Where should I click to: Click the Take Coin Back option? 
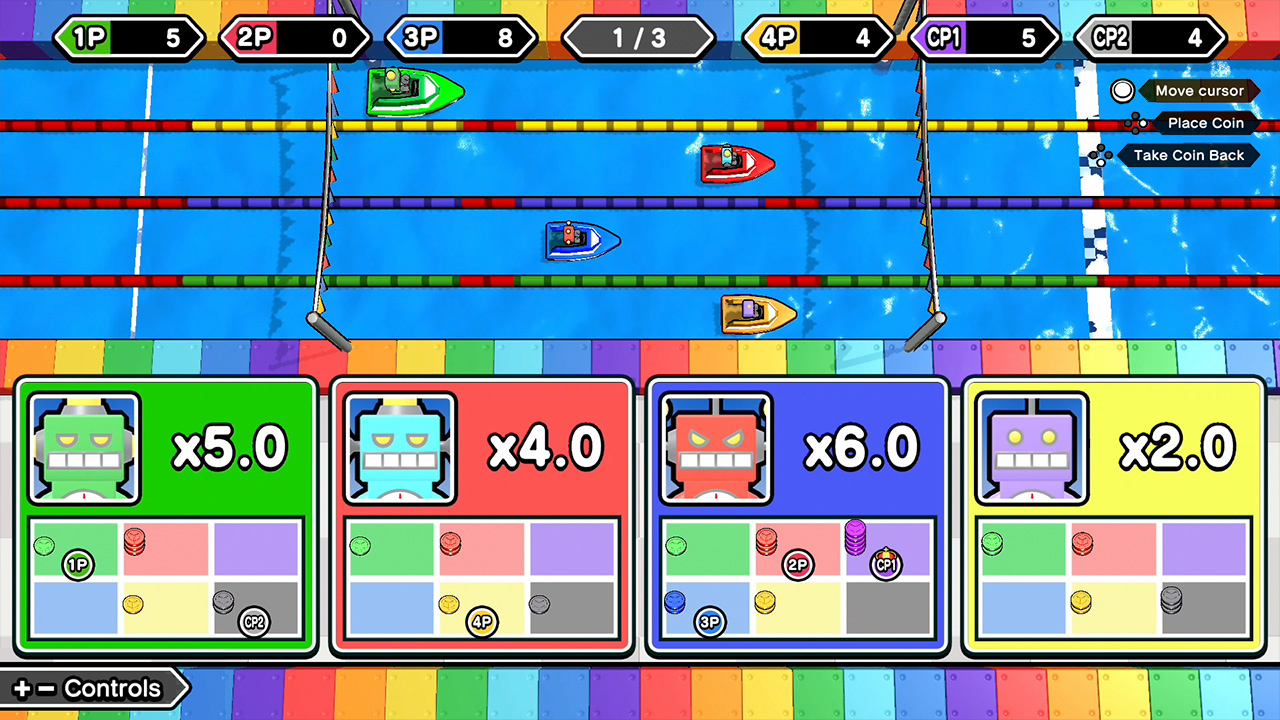1189,155
